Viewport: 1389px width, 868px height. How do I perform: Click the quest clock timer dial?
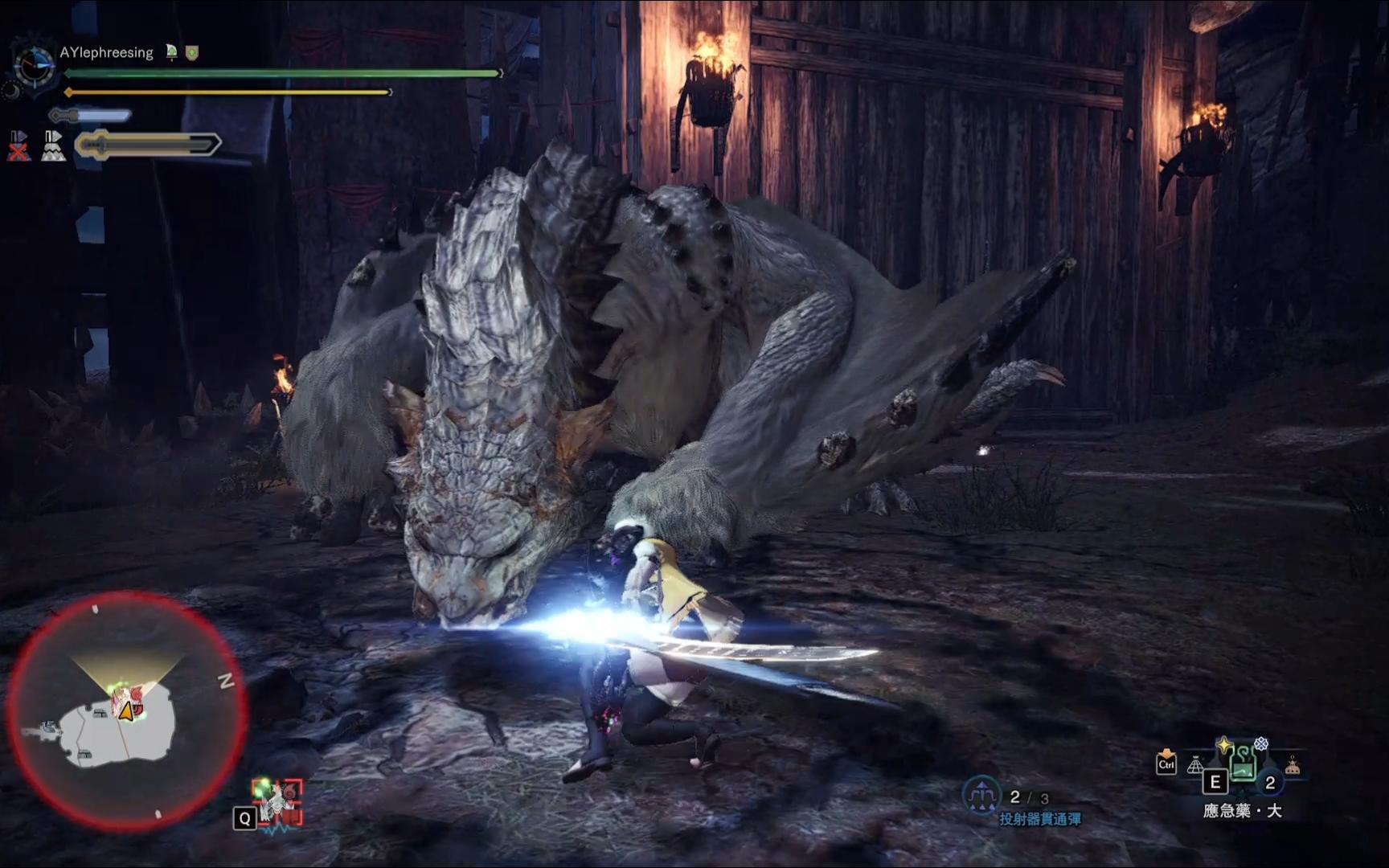34,66
